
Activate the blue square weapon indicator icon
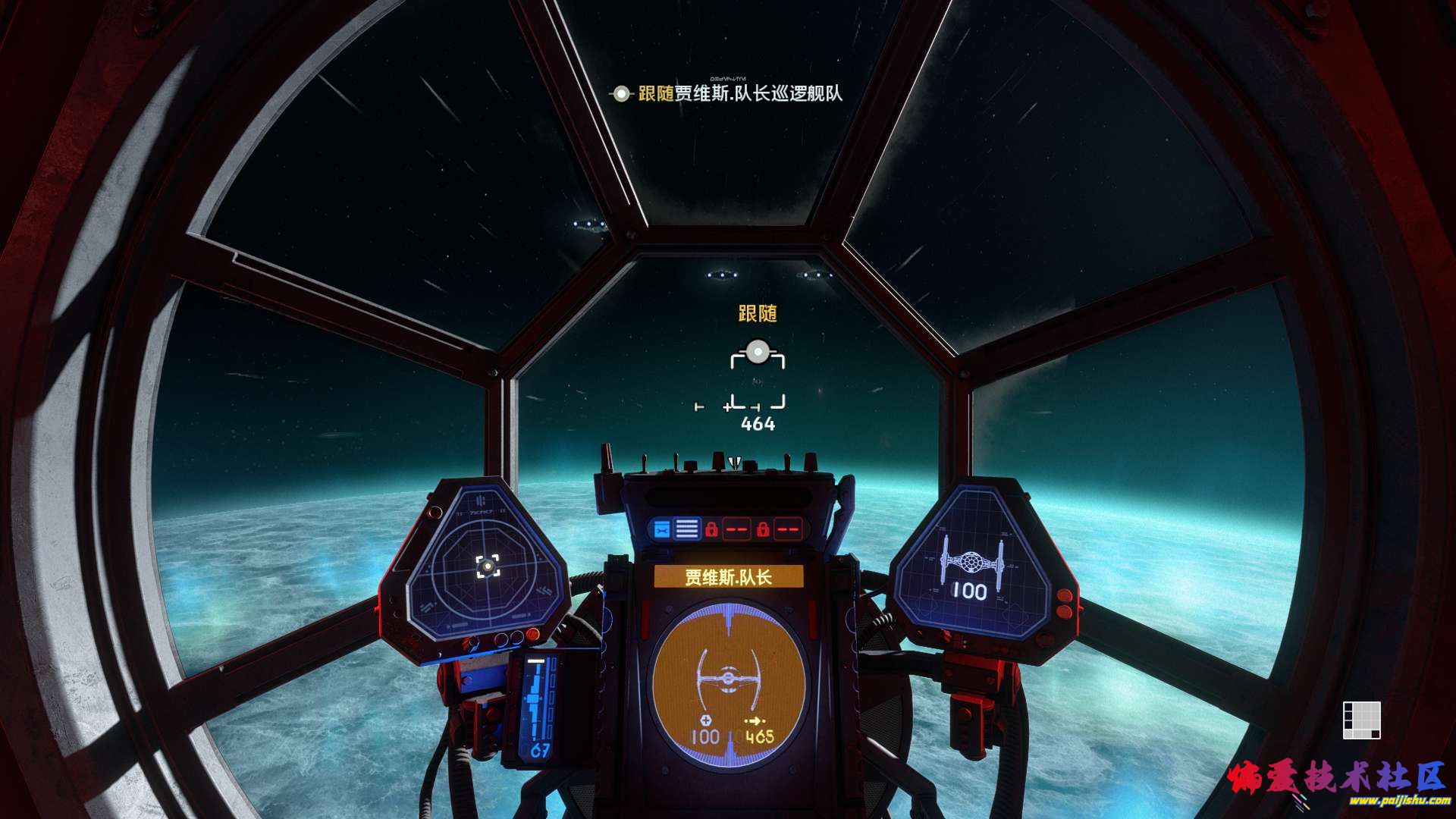[x=661, y=529]
